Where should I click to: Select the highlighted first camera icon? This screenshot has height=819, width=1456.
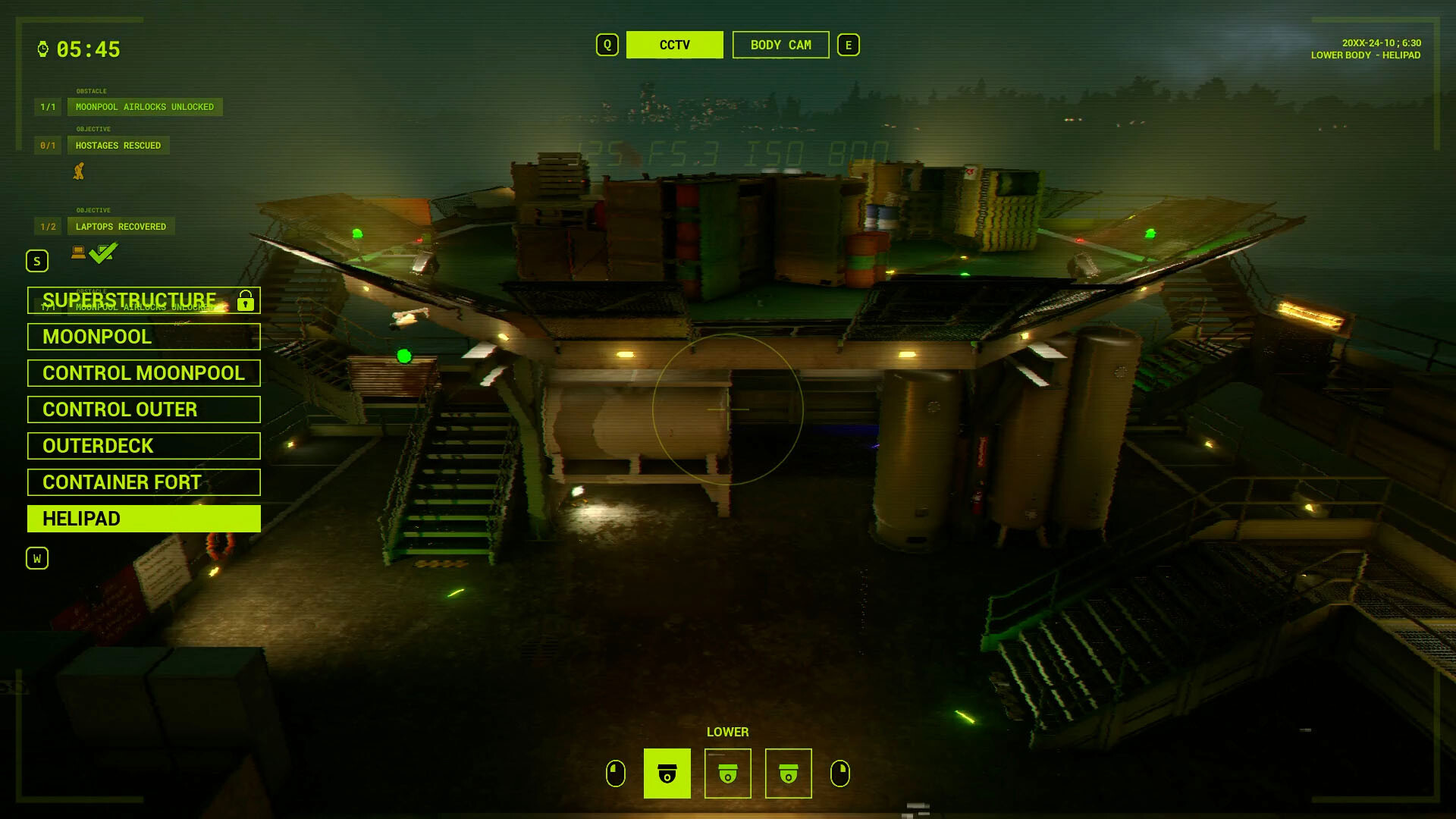(x=667, y=773)
